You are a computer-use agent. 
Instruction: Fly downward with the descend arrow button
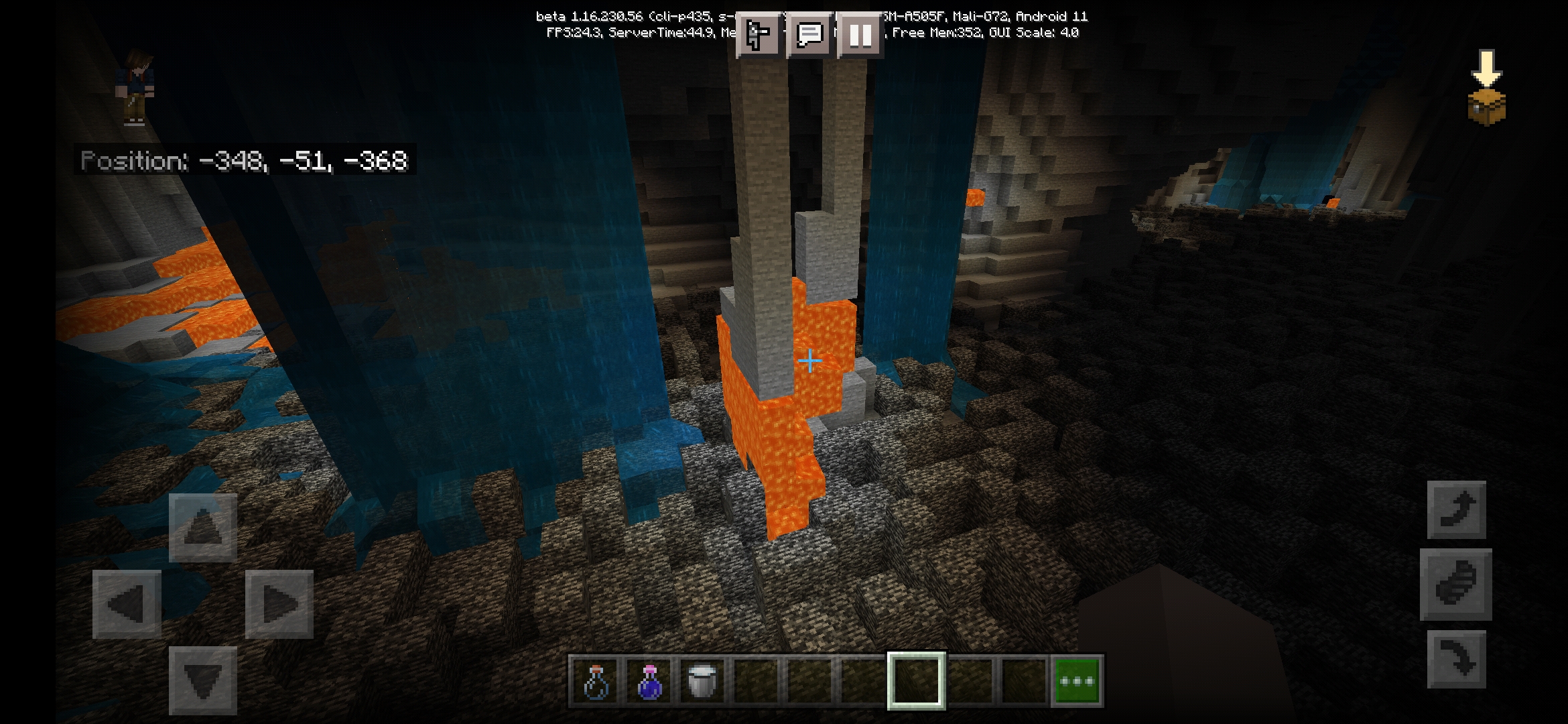pyautogui.click(x=1456, y=659)
